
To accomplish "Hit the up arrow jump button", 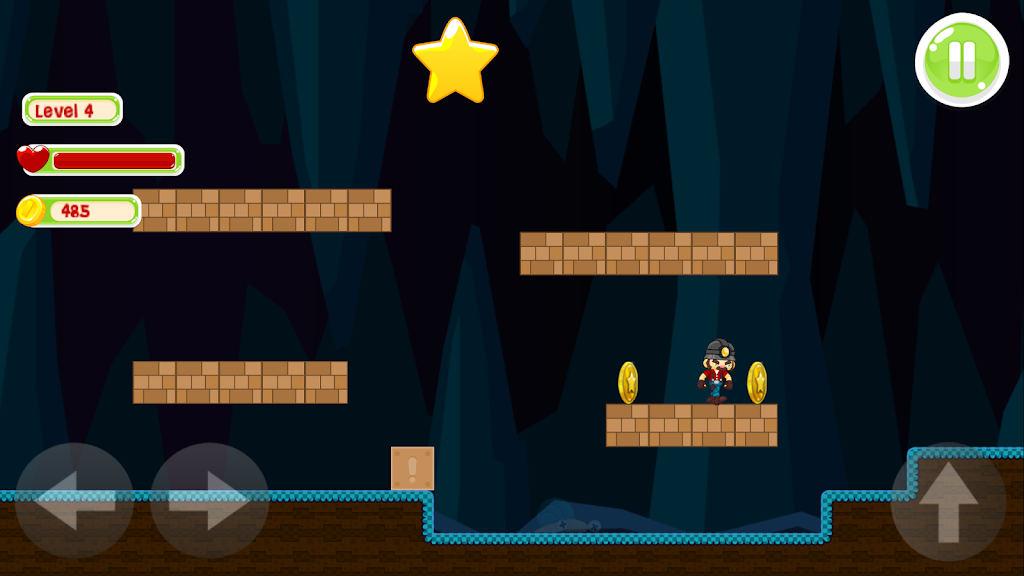I will (x=948, y=501).
